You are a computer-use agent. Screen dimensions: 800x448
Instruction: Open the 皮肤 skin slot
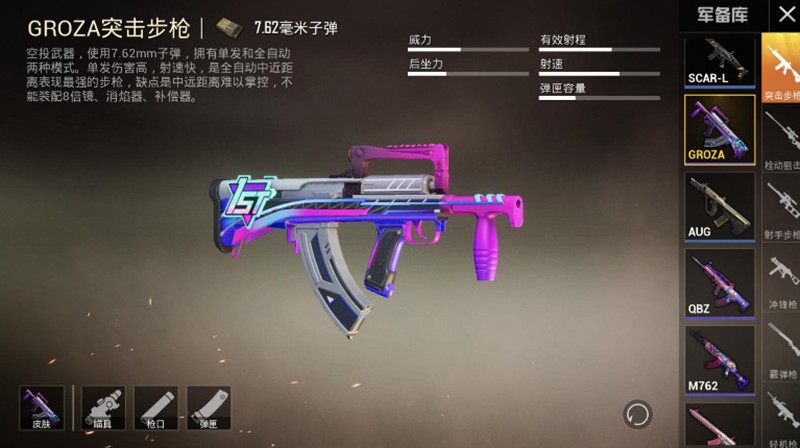click(42, 408)
